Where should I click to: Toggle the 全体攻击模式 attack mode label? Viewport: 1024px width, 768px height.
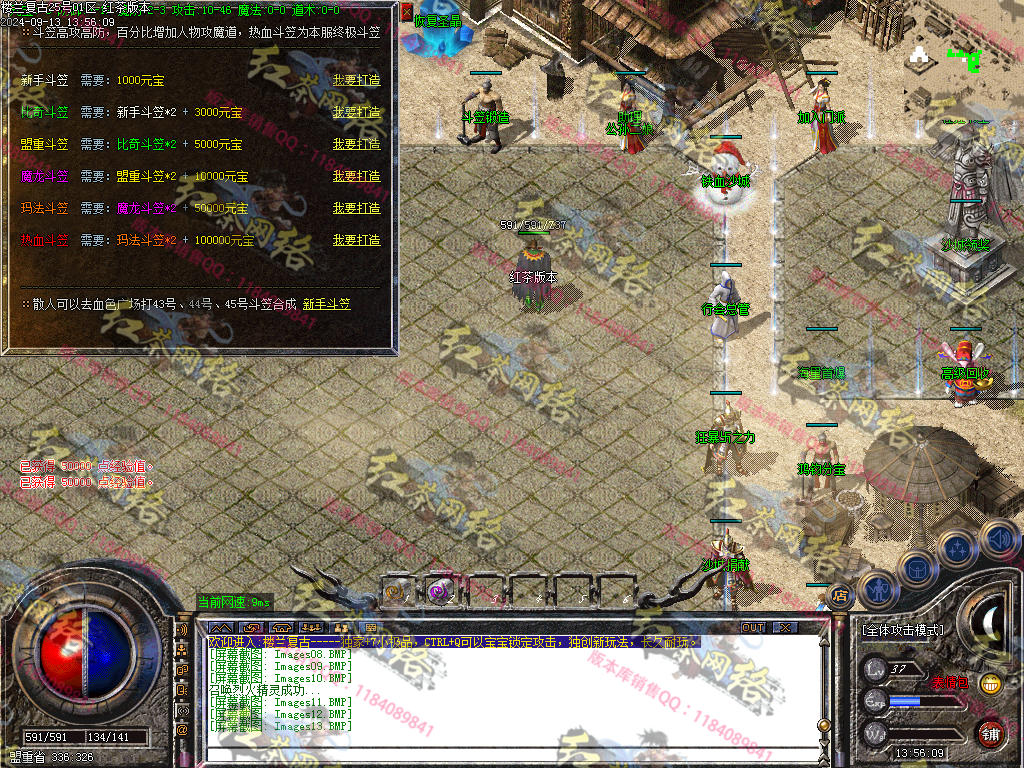pyautogui.click(x=902, y=631)
